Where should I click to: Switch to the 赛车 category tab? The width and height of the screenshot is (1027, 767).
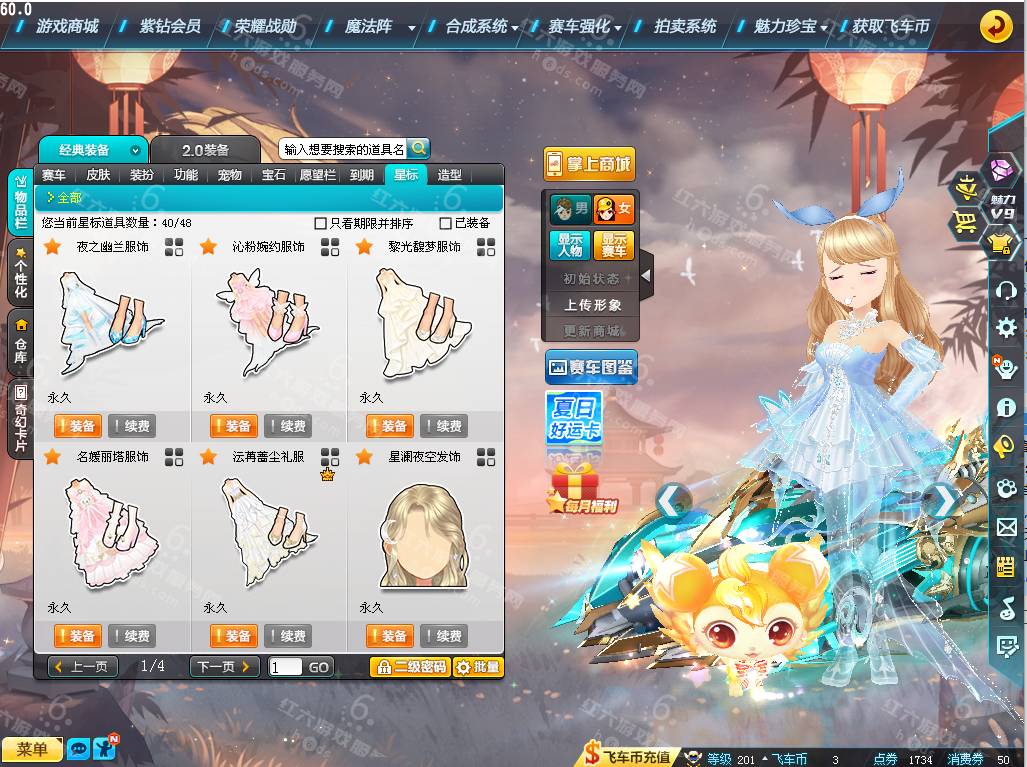coord(54,175)
